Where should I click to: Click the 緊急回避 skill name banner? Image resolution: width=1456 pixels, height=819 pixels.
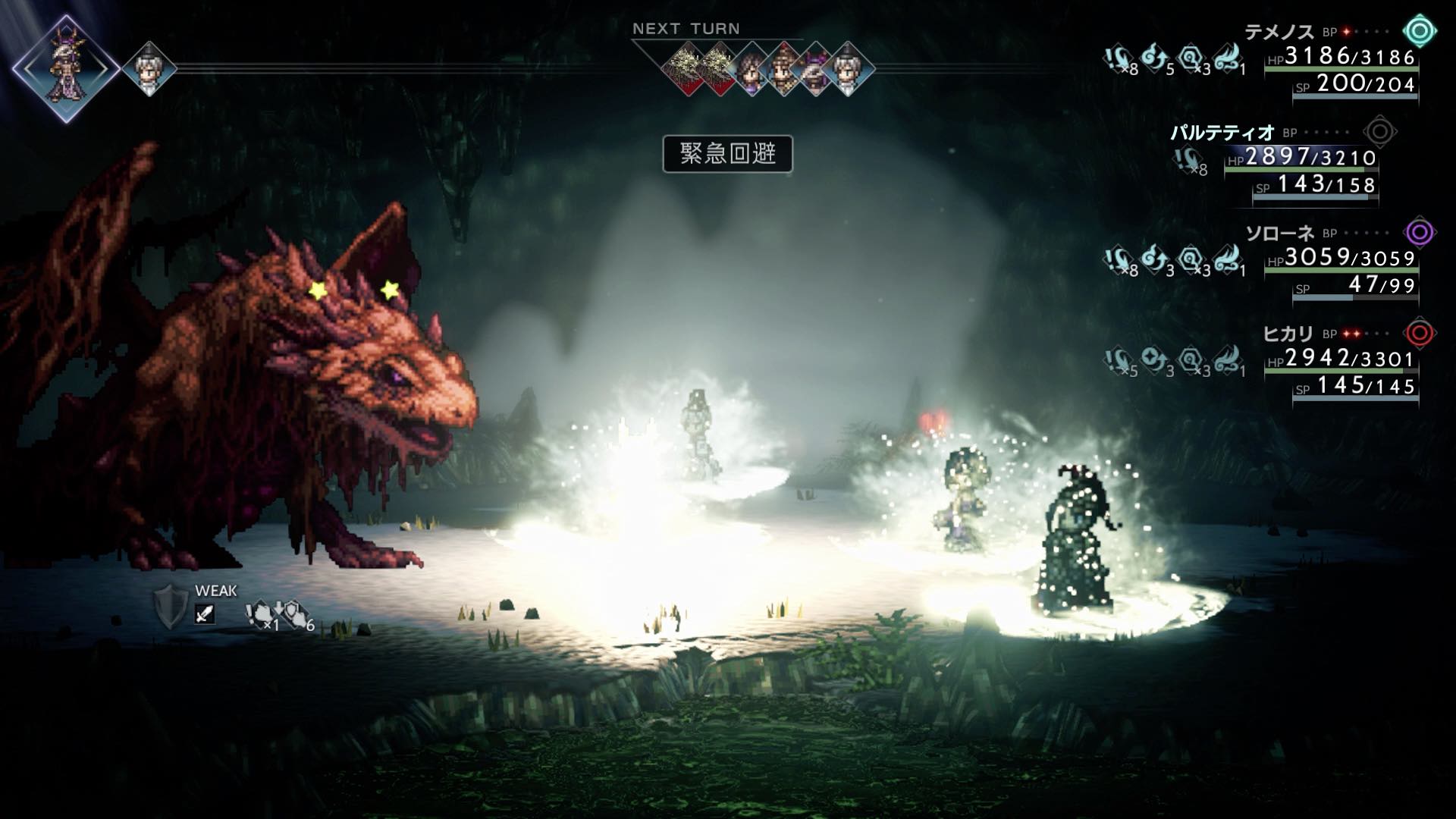(727, 154)
